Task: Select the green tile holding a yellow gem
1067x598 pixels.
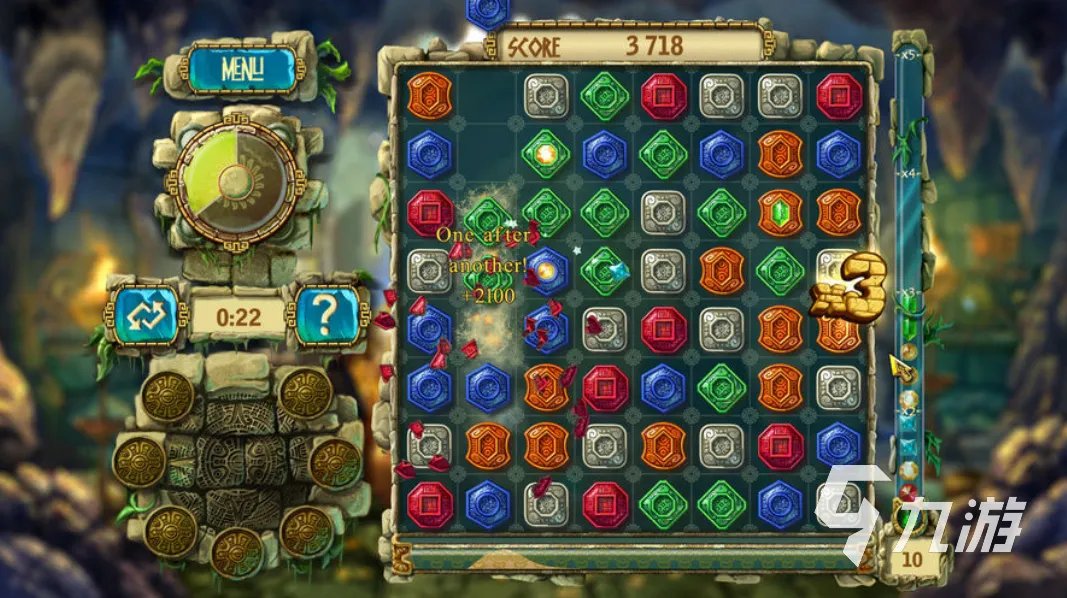Action: [546, 155]
